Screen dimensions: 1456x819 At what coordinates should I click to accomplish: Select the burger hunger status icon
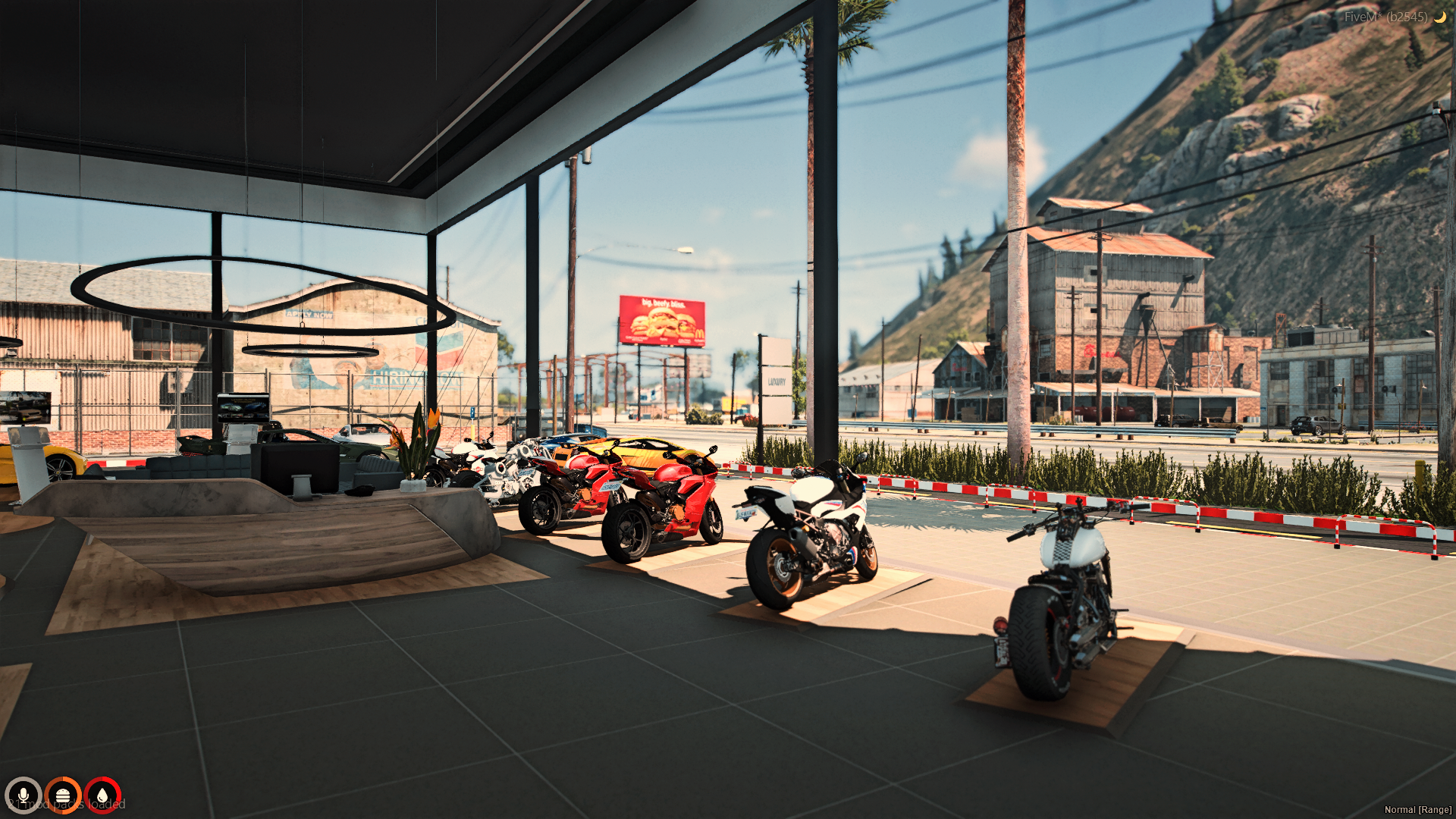(x=63, y=795)
